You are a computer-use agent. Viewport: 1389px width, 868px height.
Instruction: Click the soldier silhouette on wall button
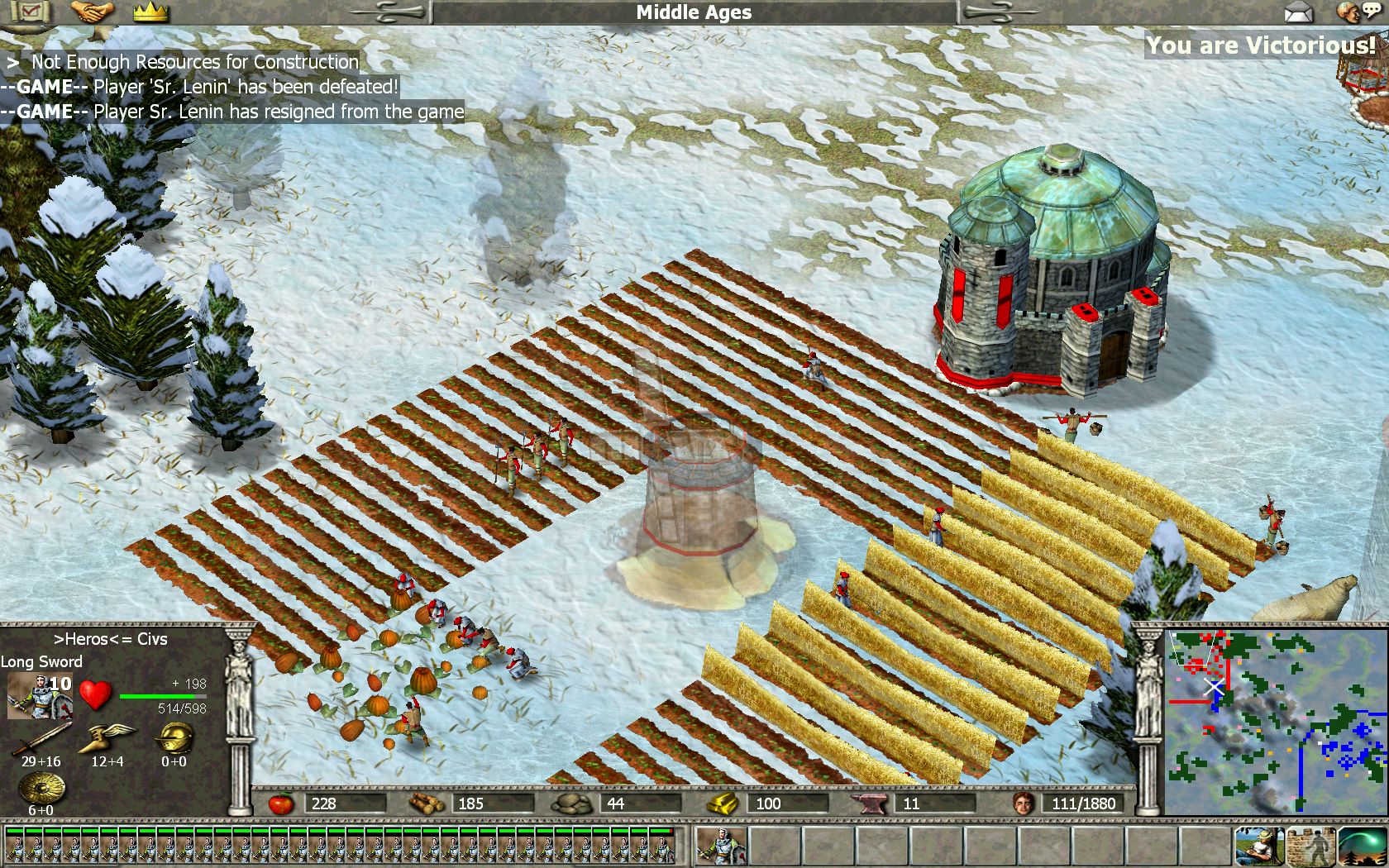click(1310, 845)
